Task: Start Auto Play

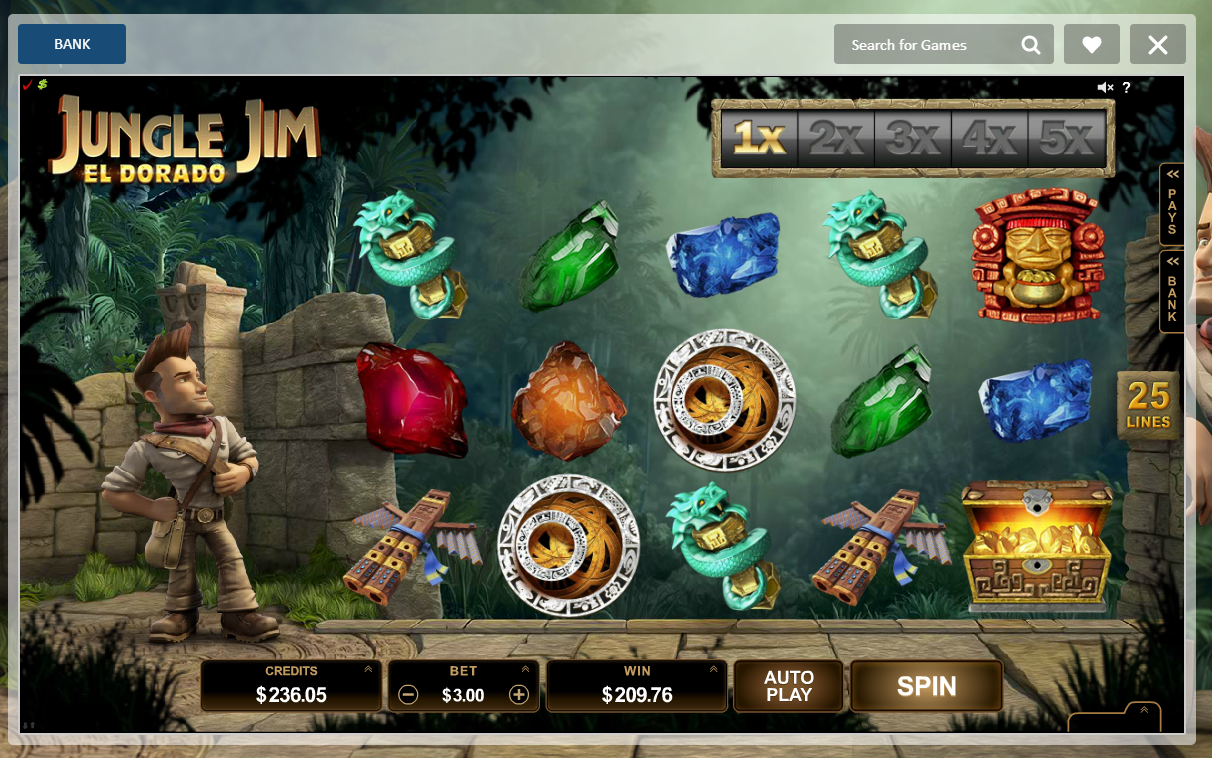Action: pos(788,686)
